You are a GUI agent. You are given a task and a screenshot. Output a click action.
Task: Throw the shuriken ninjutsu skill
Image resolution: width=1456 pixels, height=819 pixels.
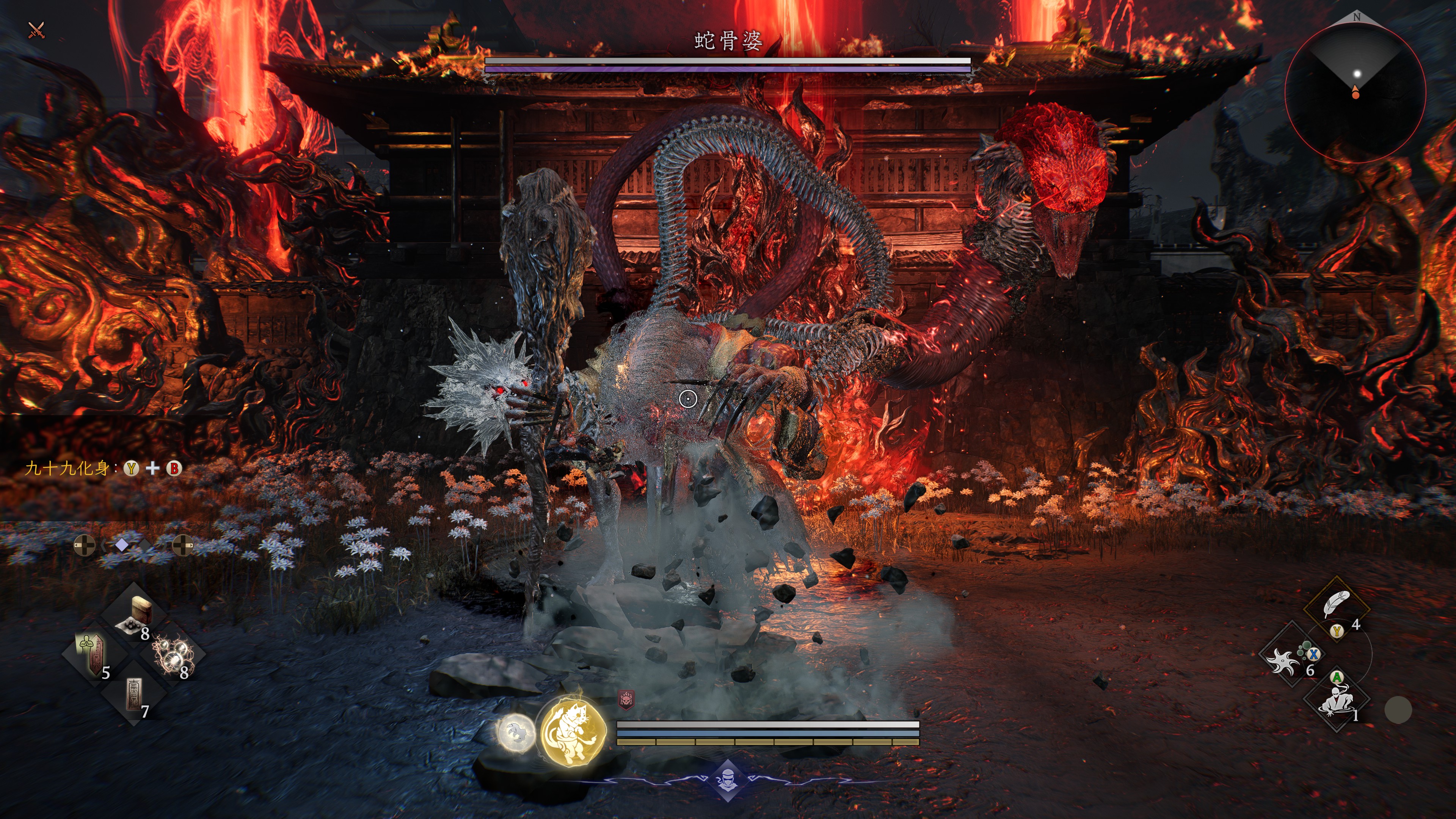[x=1283, y=659]
